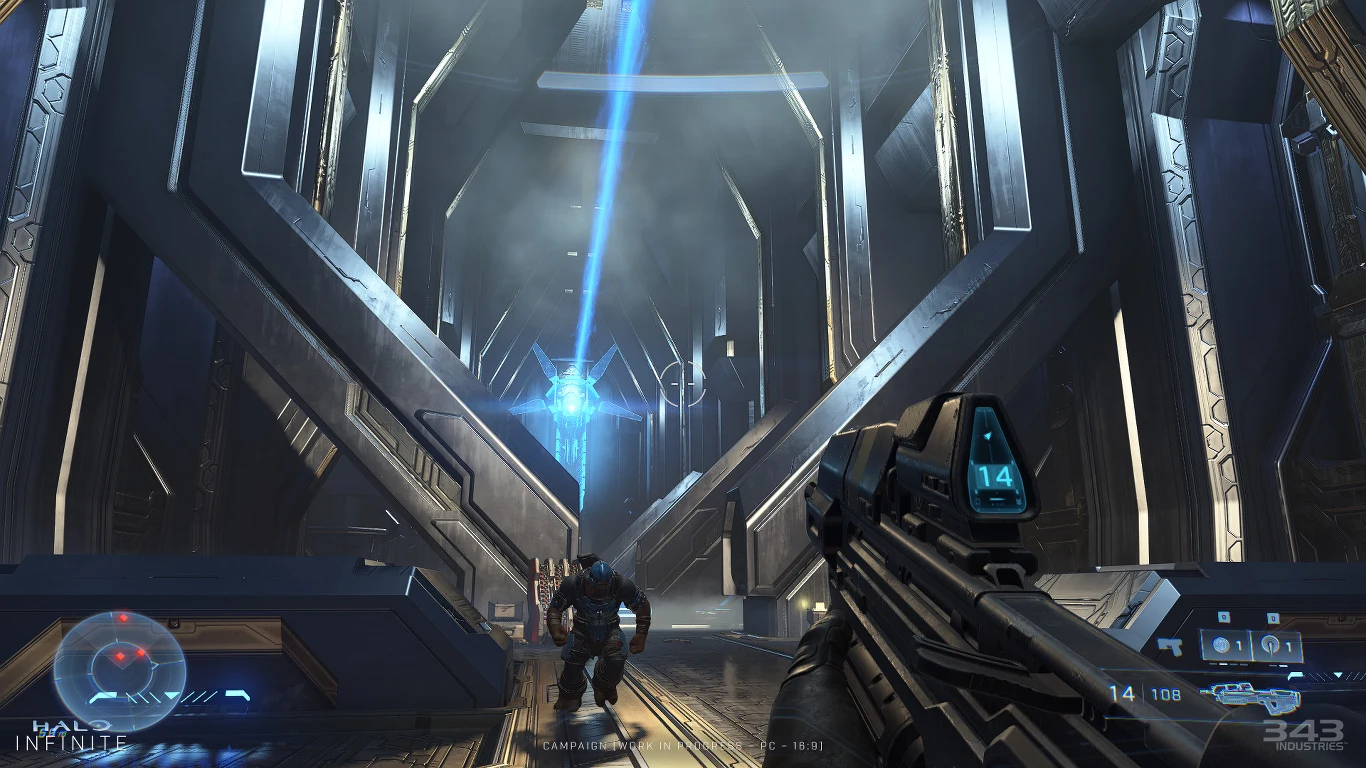This screenshot has height=768, width=1366.
Task: Click the Halo Infinite logo
Action: [x=69, y=735]
